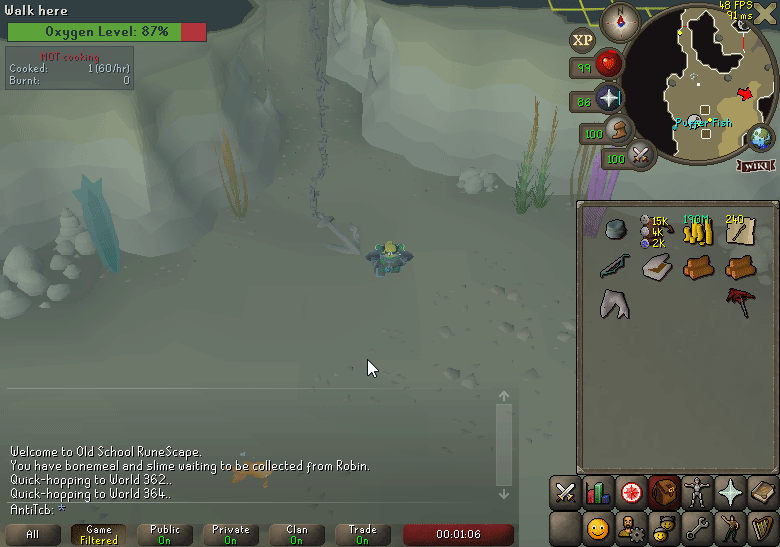Click the compass to face north

618,21
